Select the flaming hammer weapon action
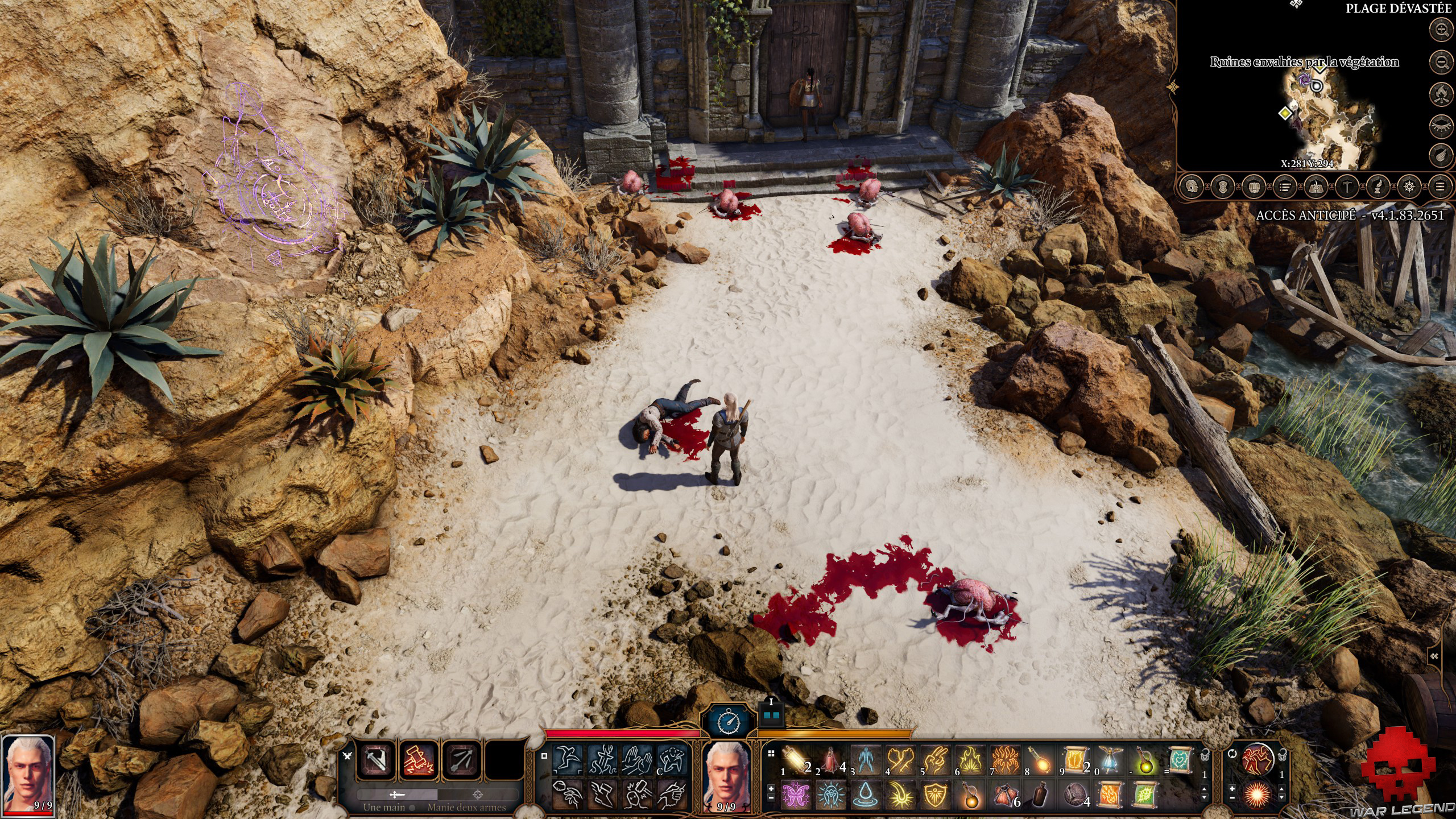 coord(418,760)
